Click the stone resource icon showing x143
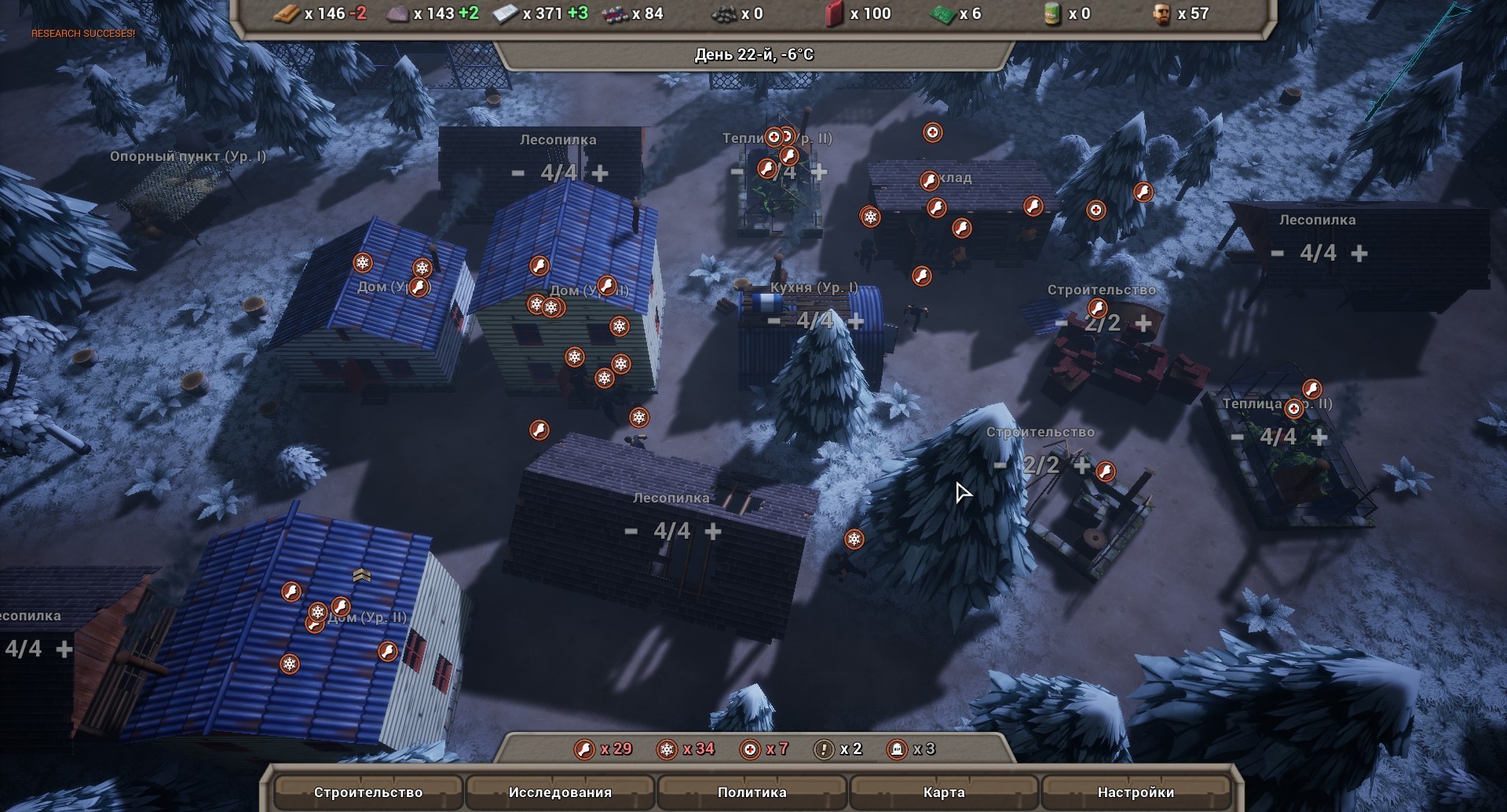 [397, 13]
